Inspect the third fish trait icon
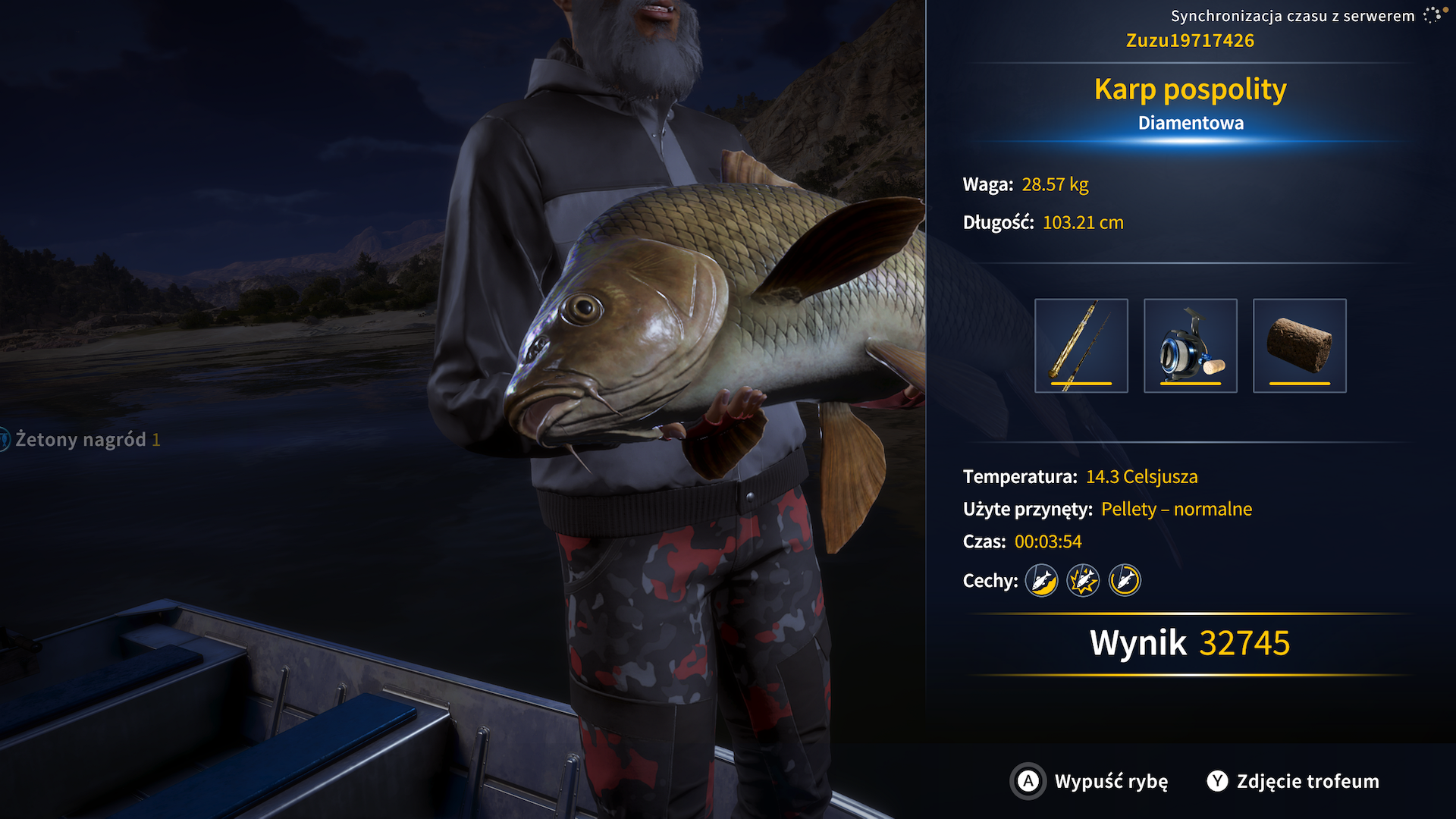The width and height of the screenshot is (1456, 819). pyautogui.click(x=1125, y=581)
